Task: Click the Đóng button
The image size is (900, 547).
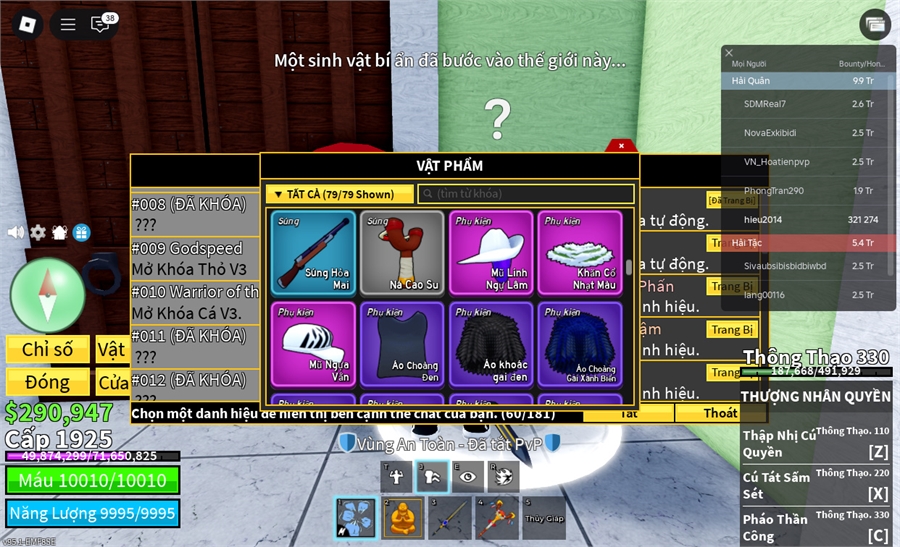Action: coord(47,382)
